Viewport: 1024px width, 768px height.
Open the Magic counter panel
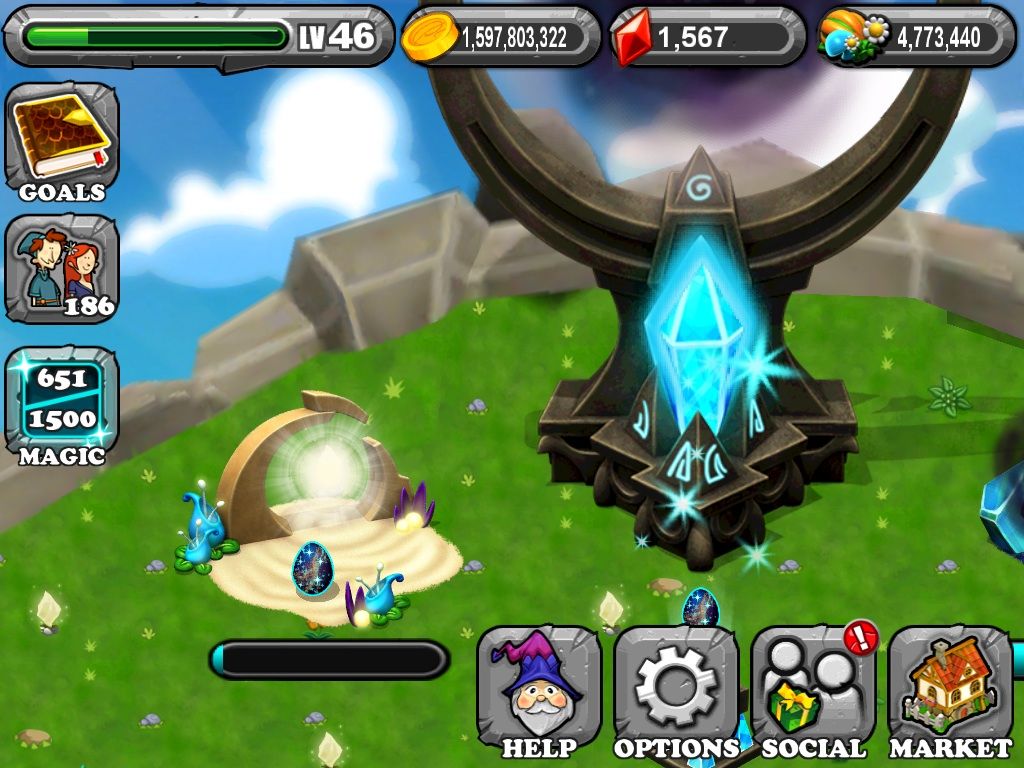(x=62, y=402)
